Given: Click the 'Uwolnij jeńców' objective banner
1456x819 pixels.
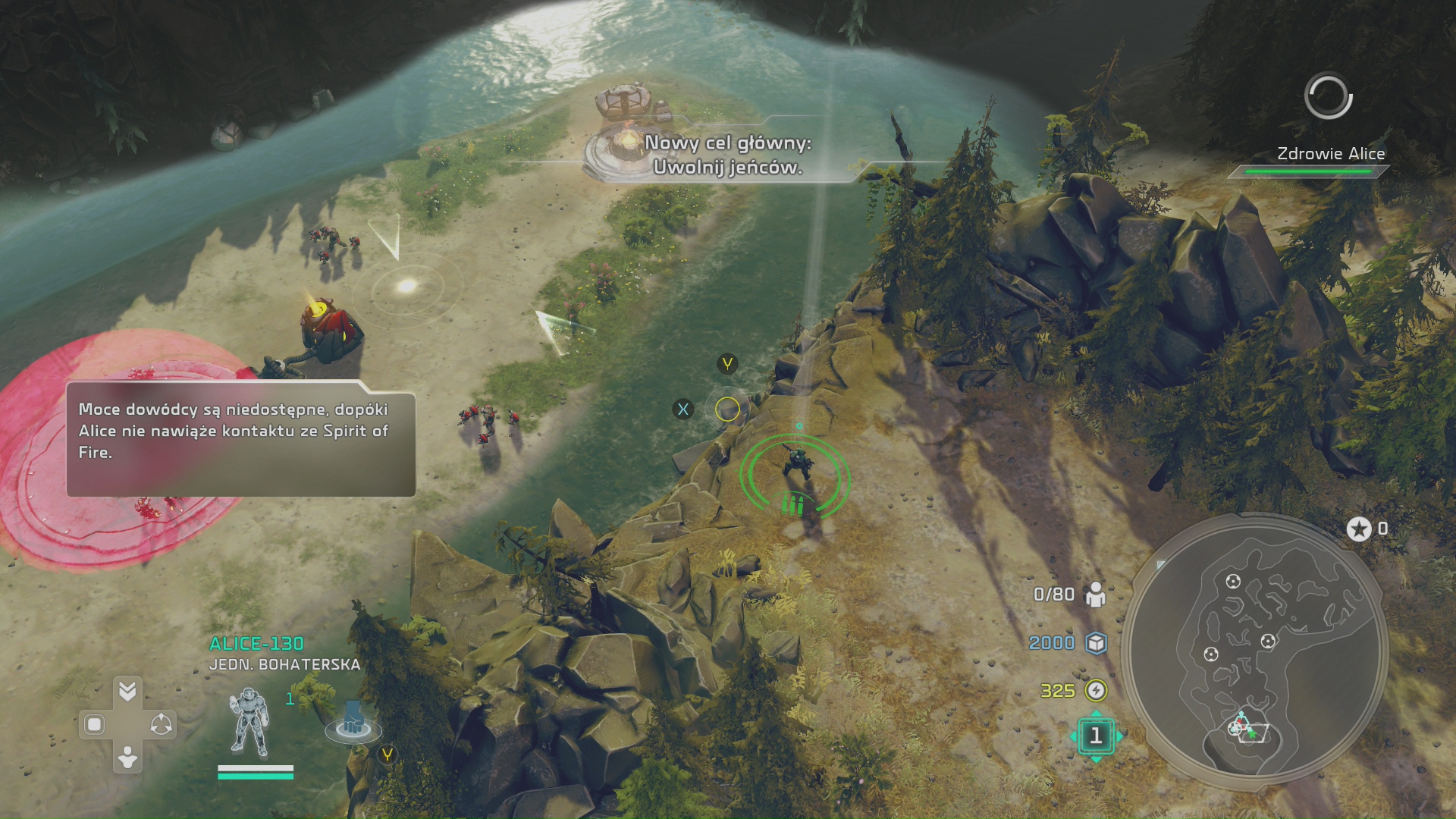Looking at the screenshot, I should click(x=727, y=155).
